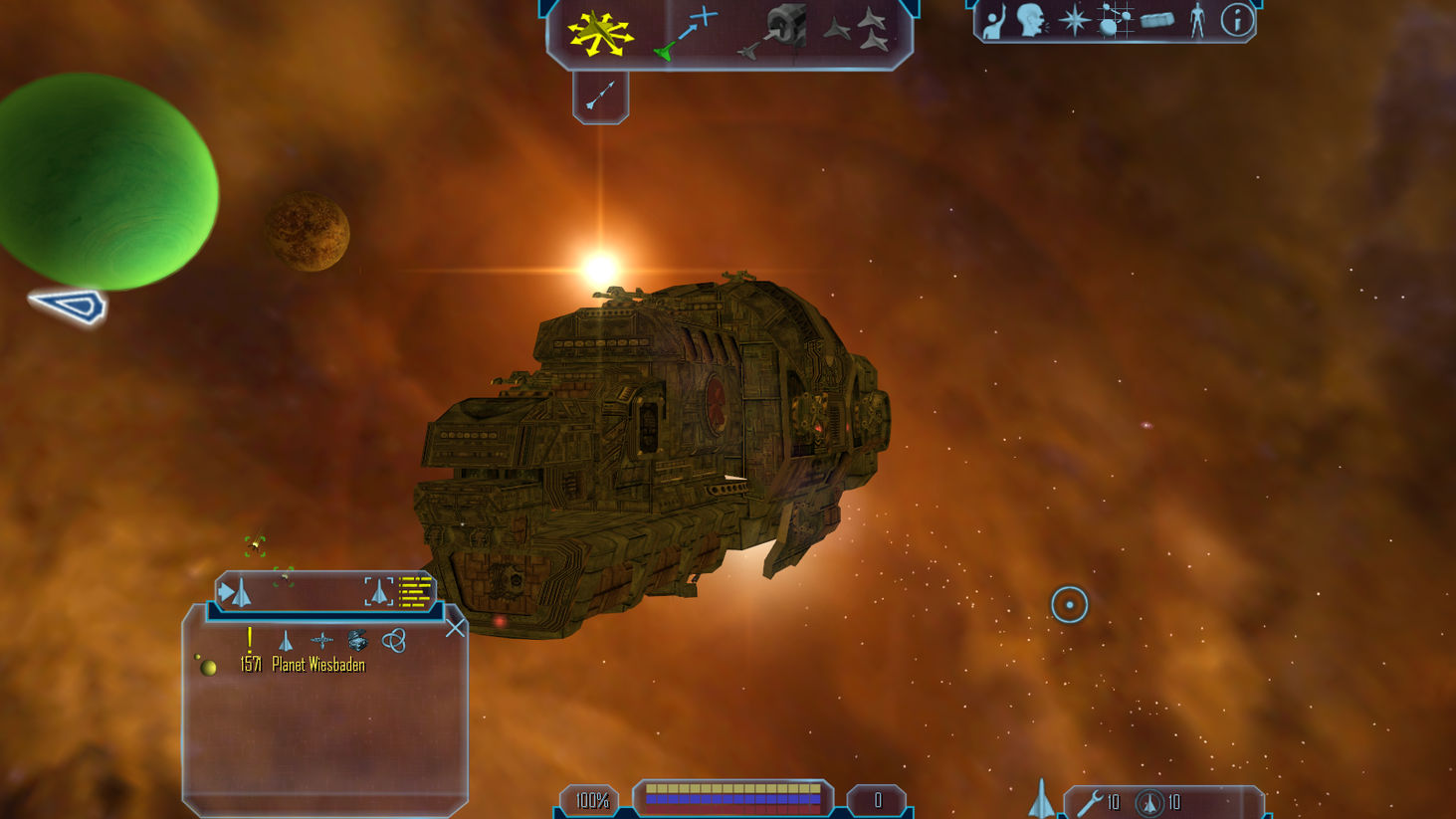Image resolution: width=1456 pixels, height=819 pixels.
Task: Select the yellow burst-arrows command icon
Action: [x=599, y=33]
